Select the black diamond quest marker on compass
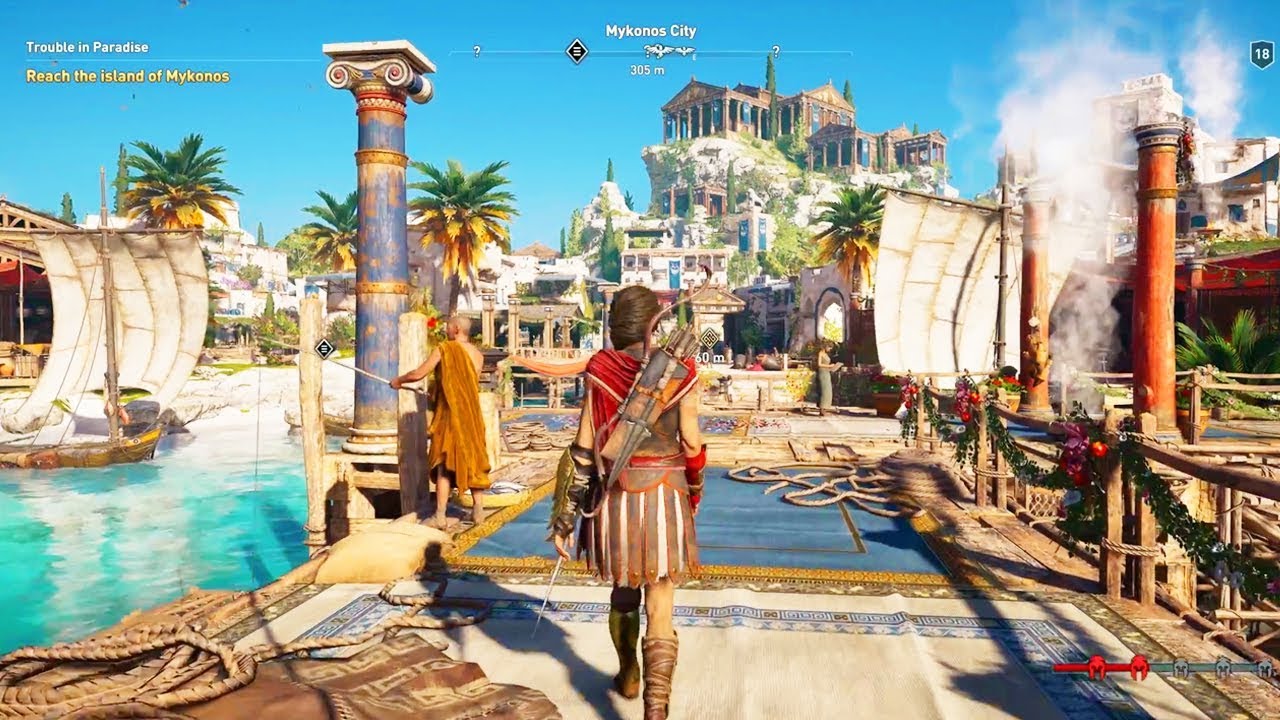The width and height of the screenshot is (1280, 720). [575, 50]
